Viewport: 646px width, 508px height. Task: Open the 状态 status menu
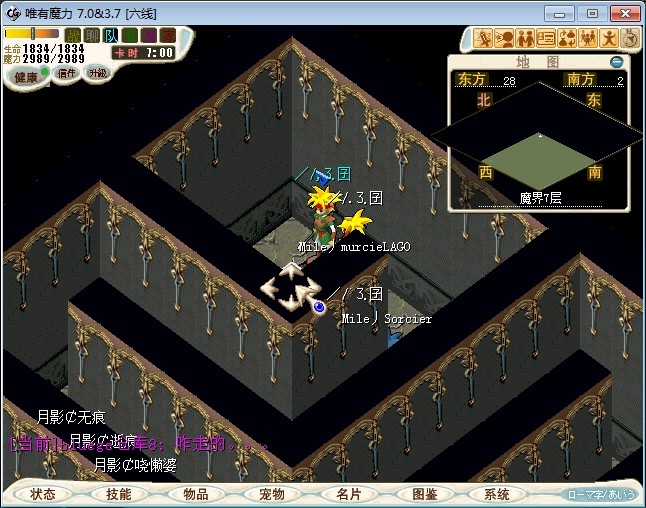[43, 494]
